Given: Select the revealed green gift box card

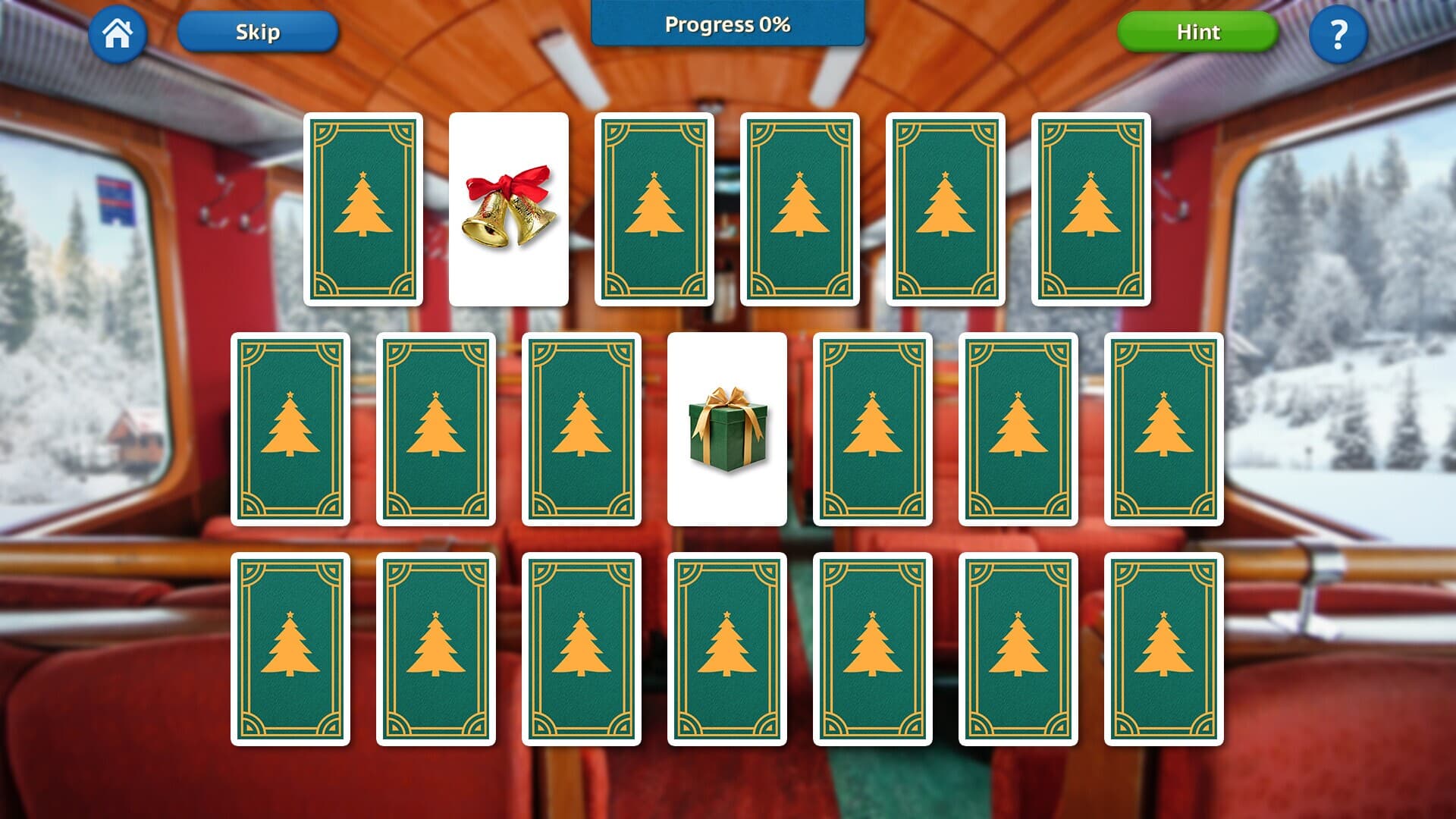Looking at the screenshot, I should [x=728, y=430].
